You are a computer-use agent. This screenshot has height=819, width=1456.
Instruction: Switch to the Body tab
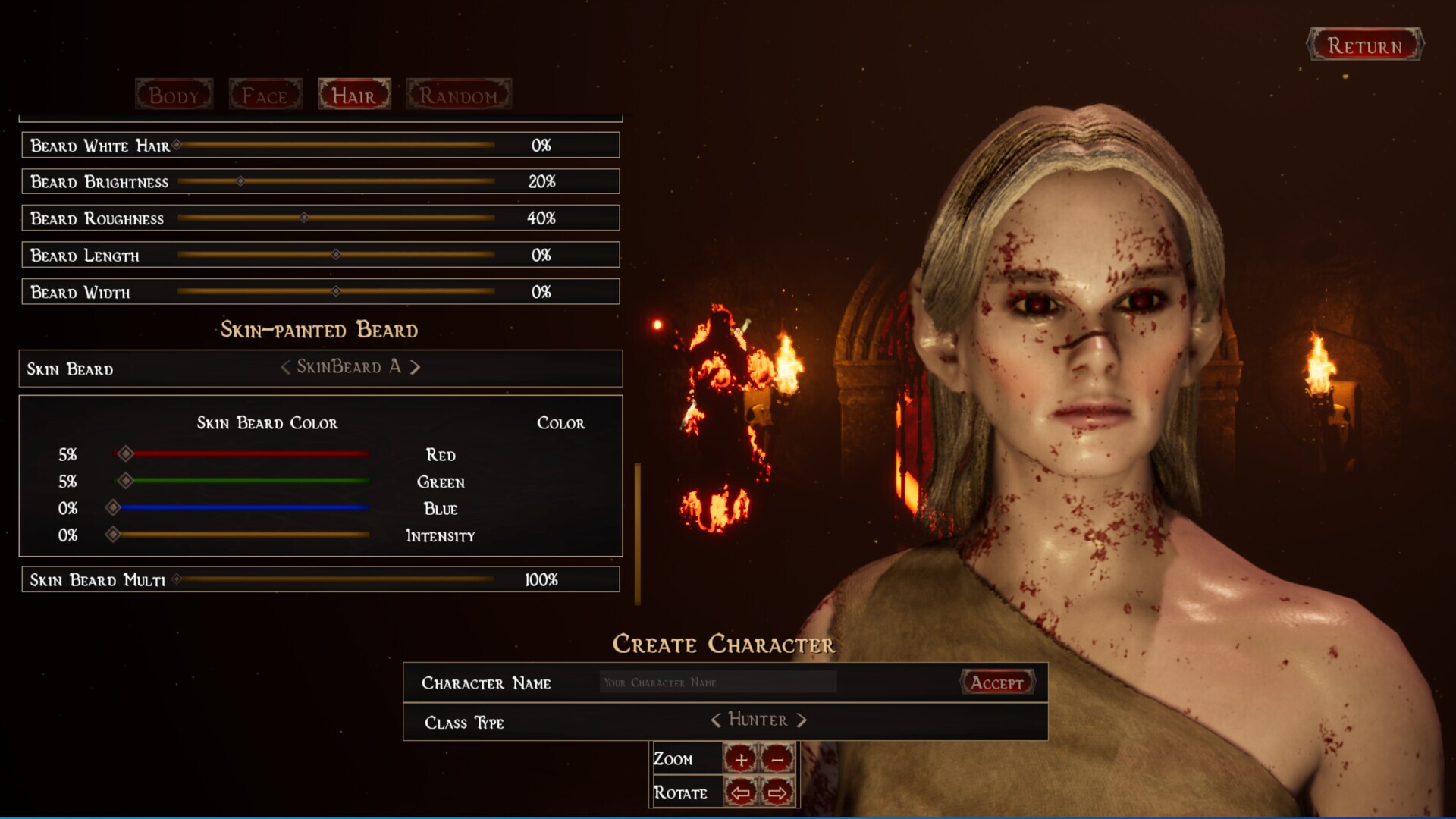(174, 96)
